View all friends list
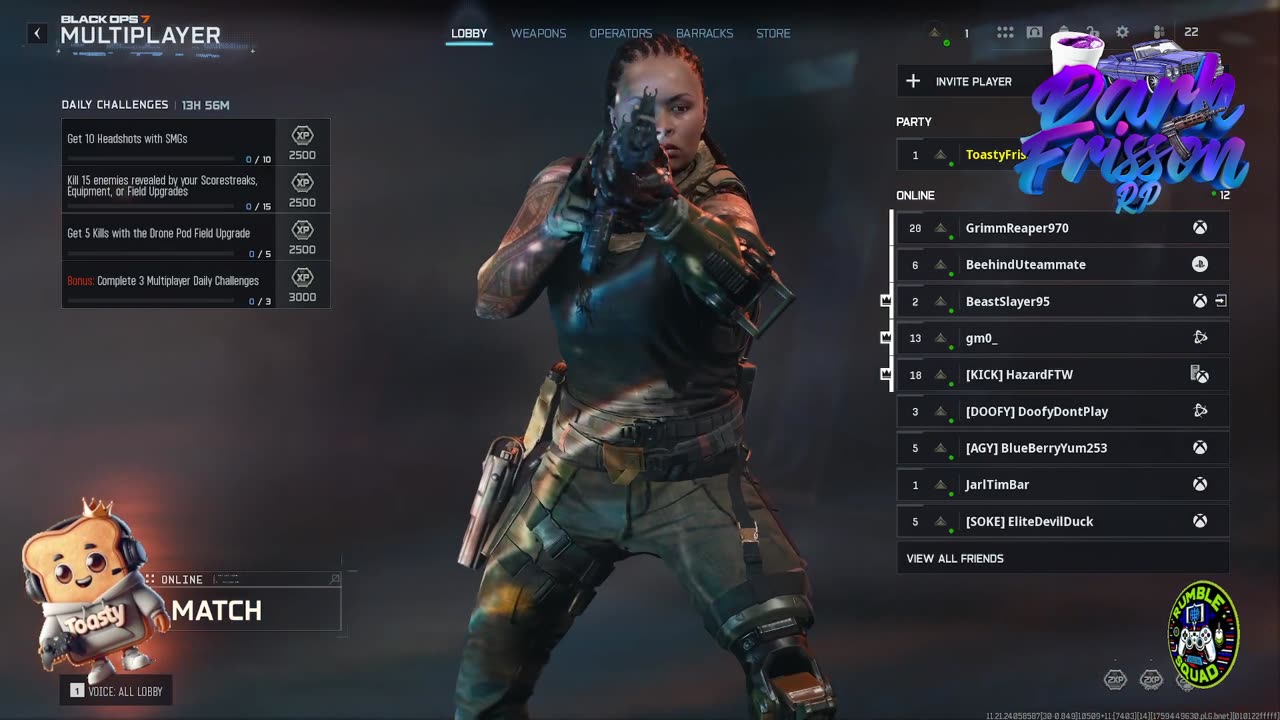This screenshot has width=1280, height=720. point(955,558)
